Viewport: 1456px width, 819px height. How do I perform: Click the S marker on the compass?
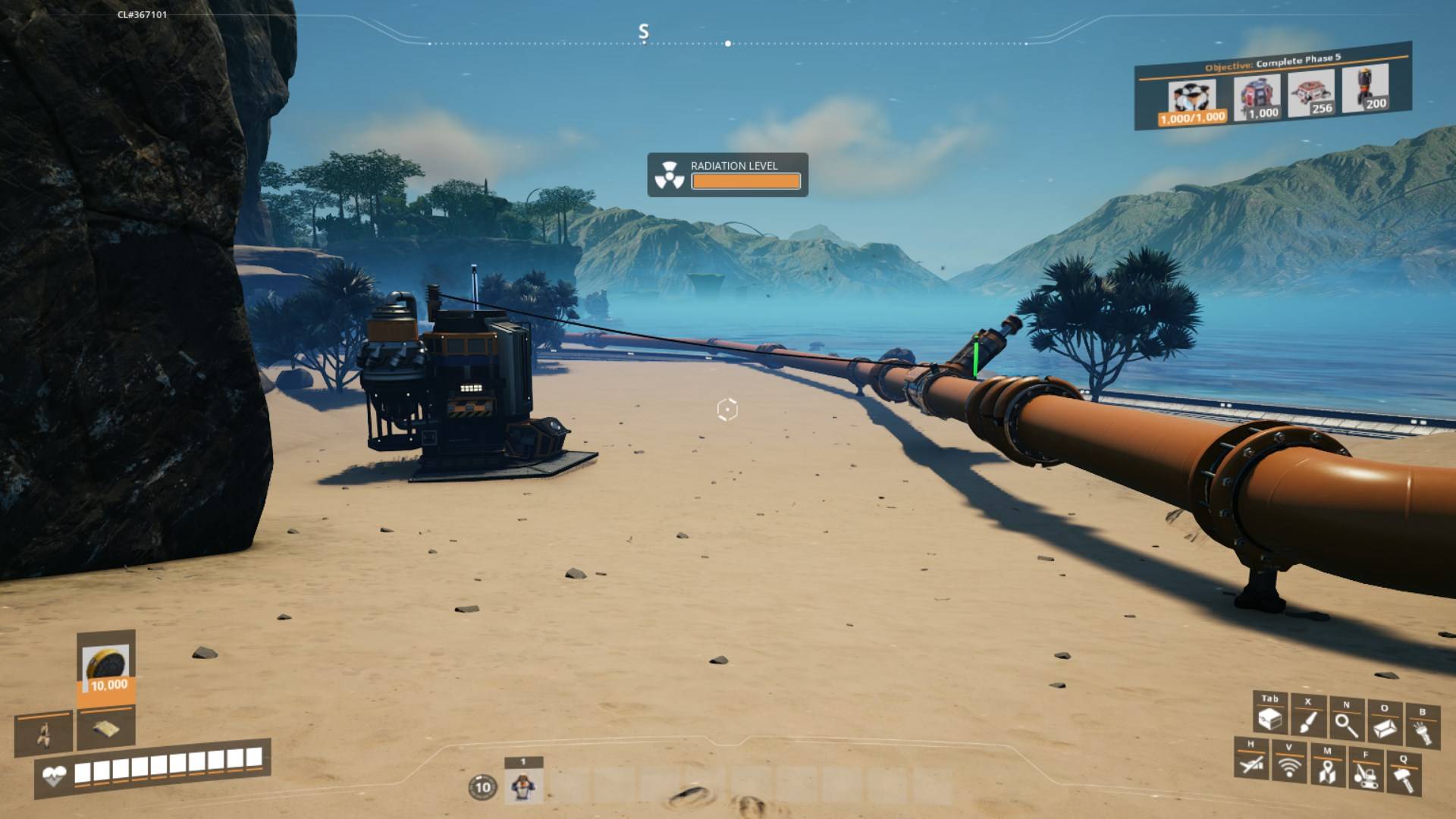coord(644,32)
